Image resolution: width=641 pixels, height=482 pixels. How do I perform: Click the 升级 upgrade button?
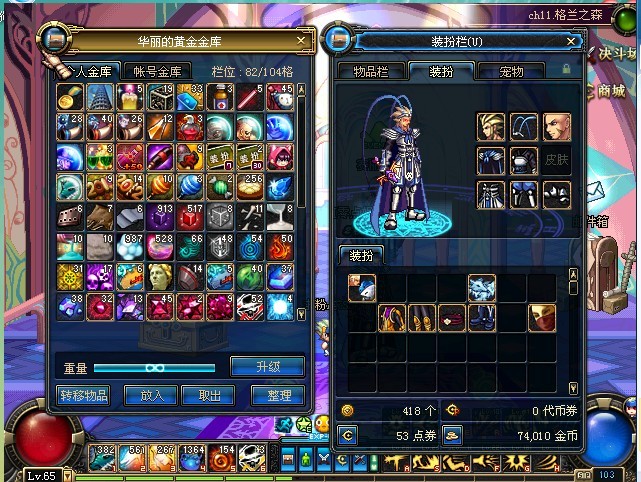(x=267, y=366)
